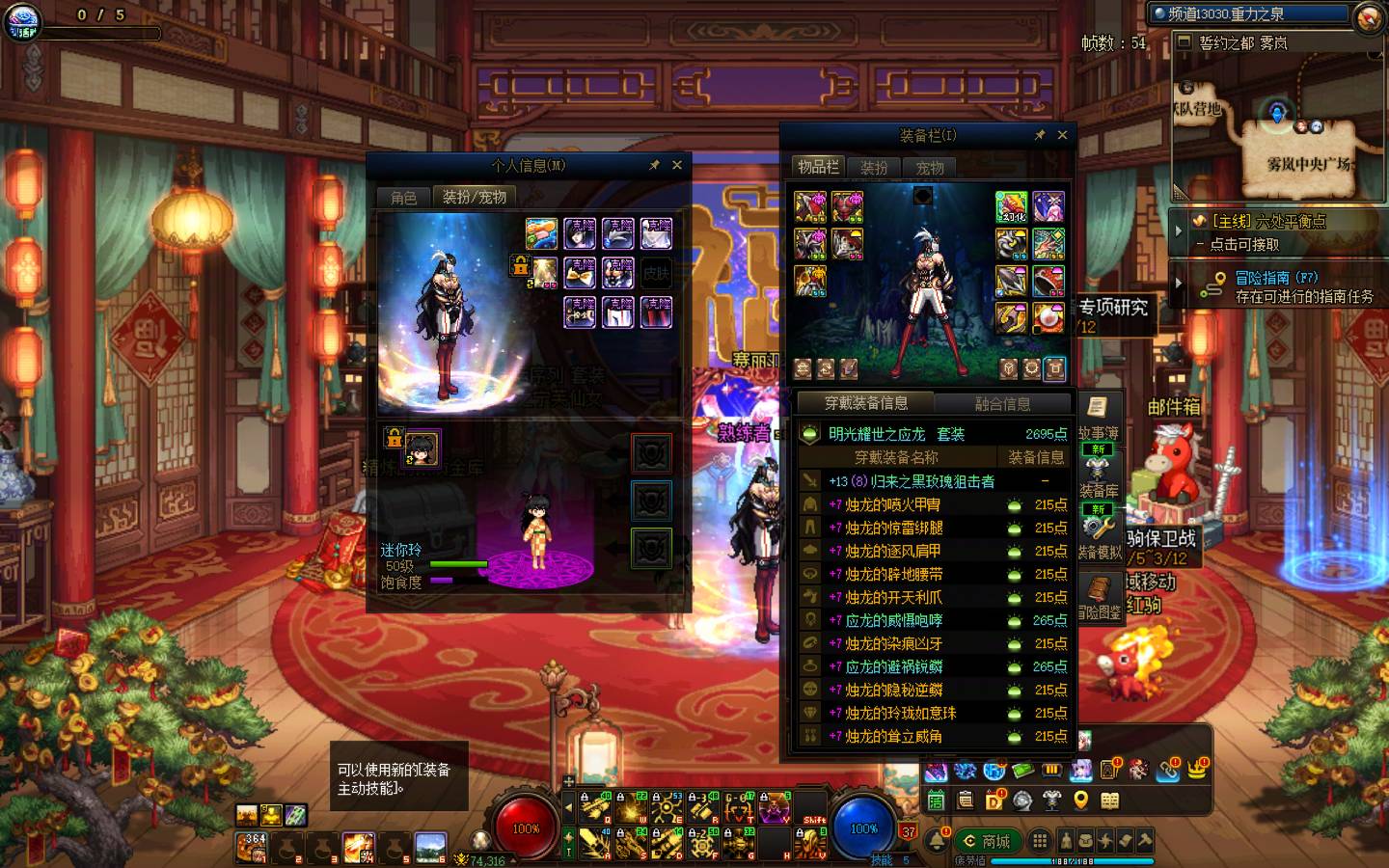Pin the 装备栏 window
The image size is (1389, 868).
[x=1039, y=135]
